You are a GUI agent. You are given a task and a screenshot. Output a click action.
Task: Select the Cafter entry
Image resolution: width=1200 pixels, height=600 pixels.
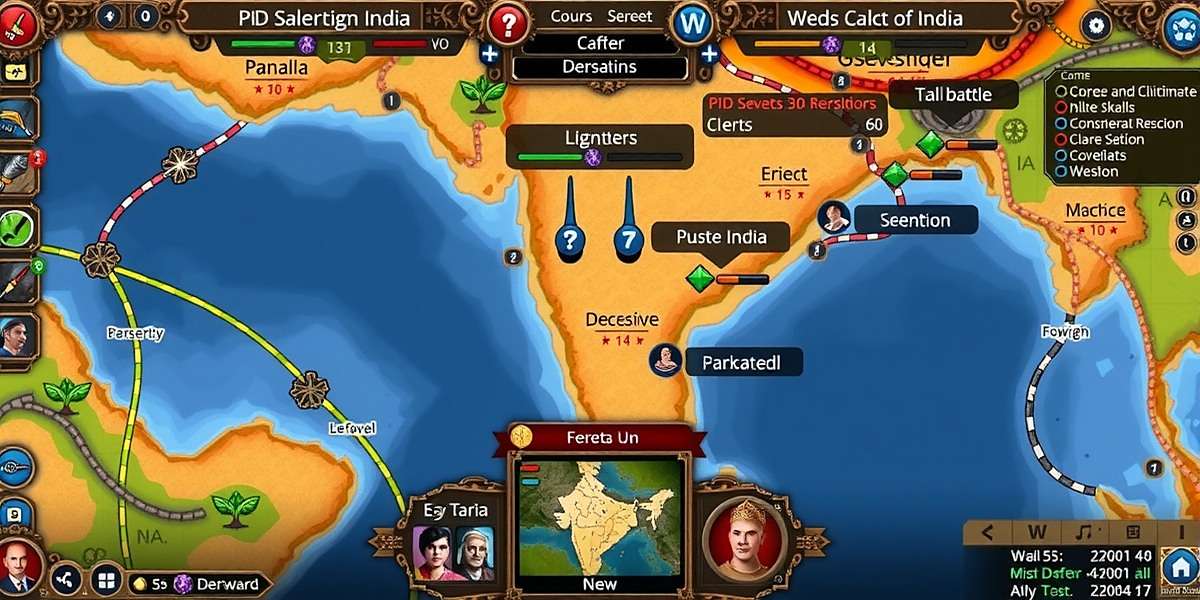click(601, 43)
